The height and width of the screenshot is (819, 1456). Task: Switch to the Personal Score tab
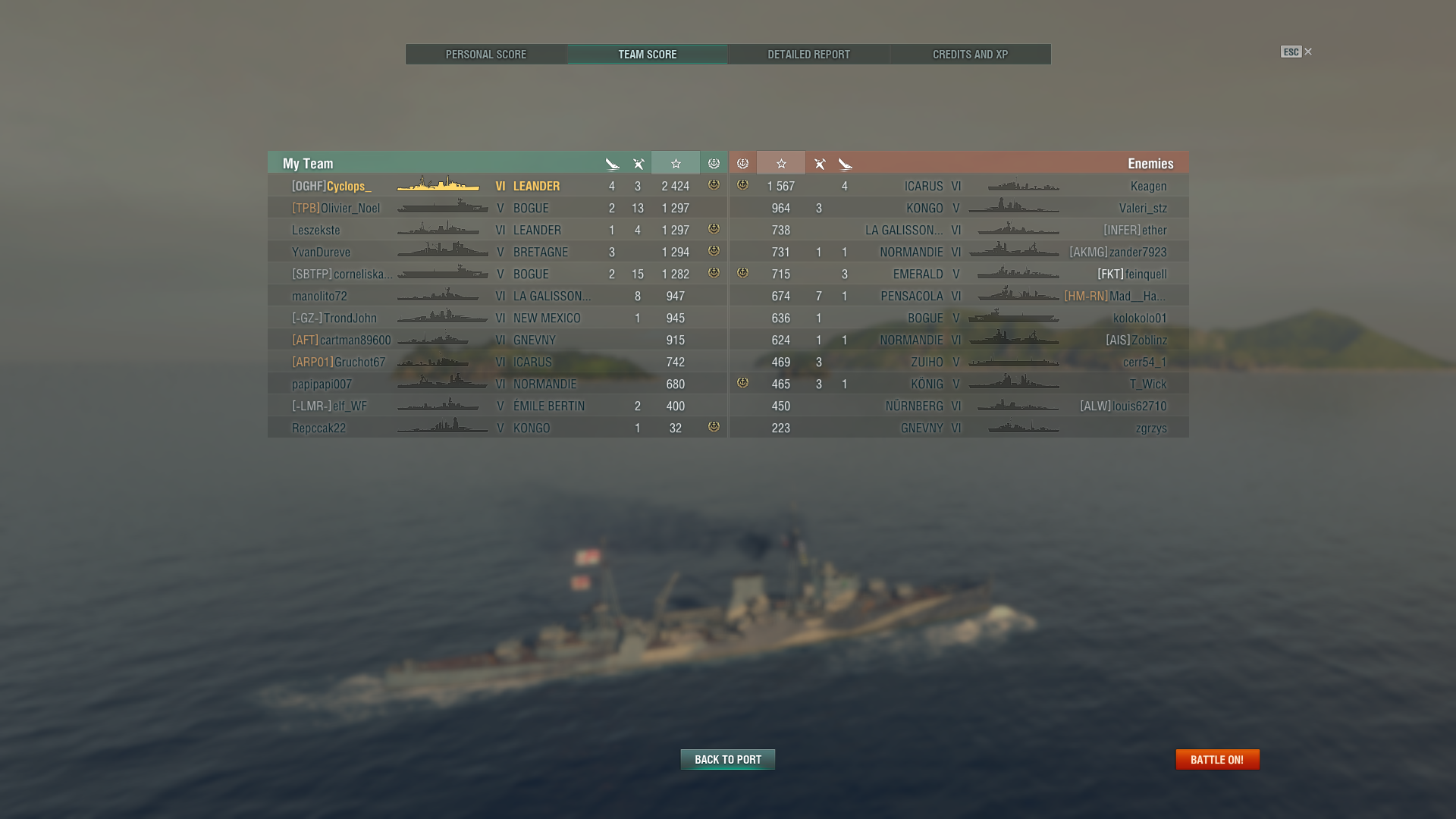tap(486, 55)
